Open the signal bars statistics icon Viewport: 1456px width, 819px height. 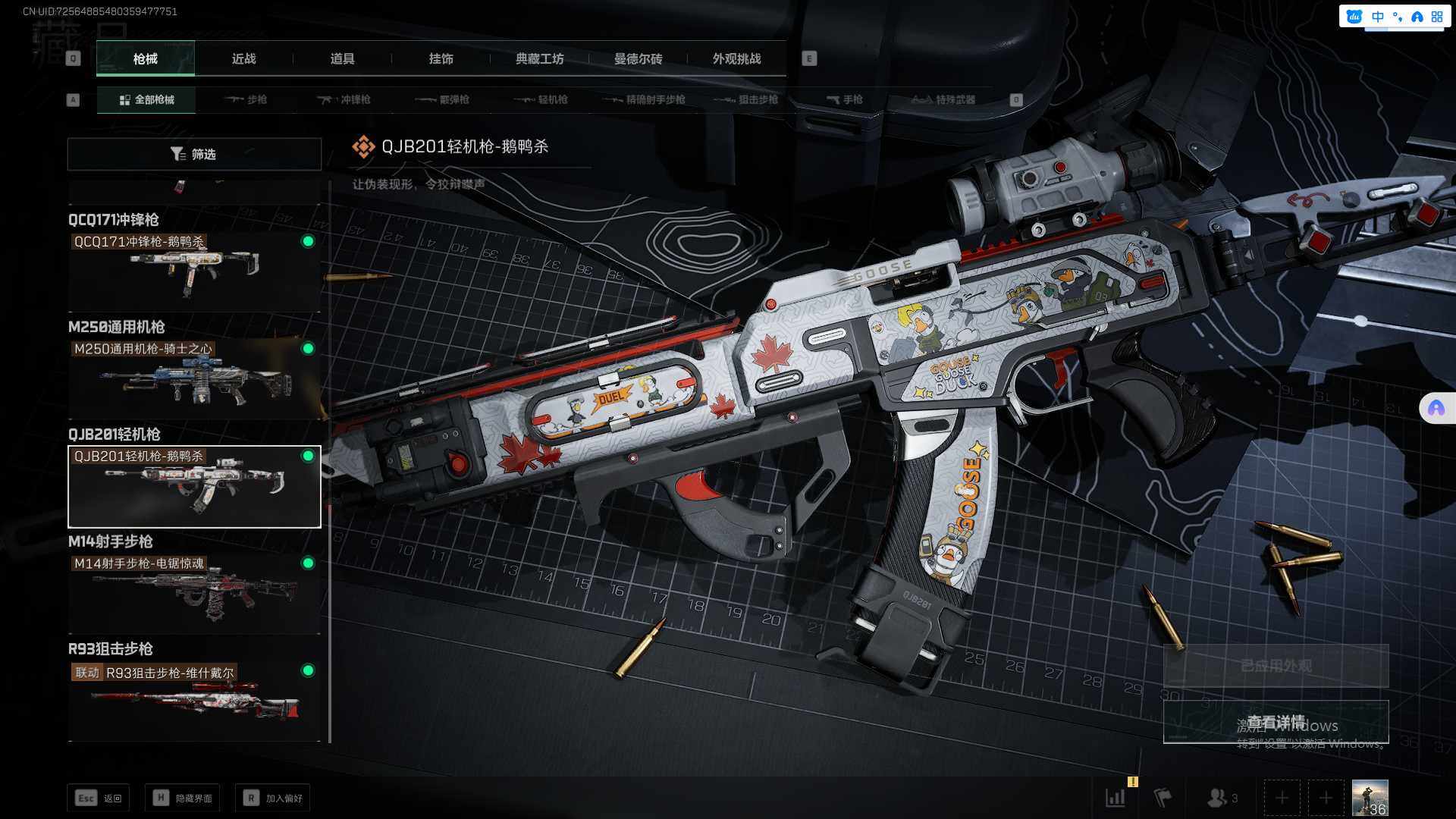coord(1116,798)
